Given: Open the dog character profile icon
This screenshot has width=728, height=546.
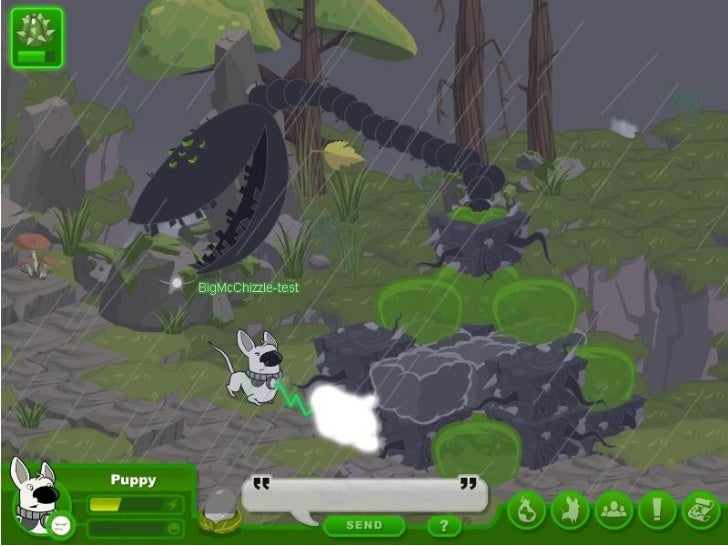Looking at the screenshot, I should [x=570, y=510].
